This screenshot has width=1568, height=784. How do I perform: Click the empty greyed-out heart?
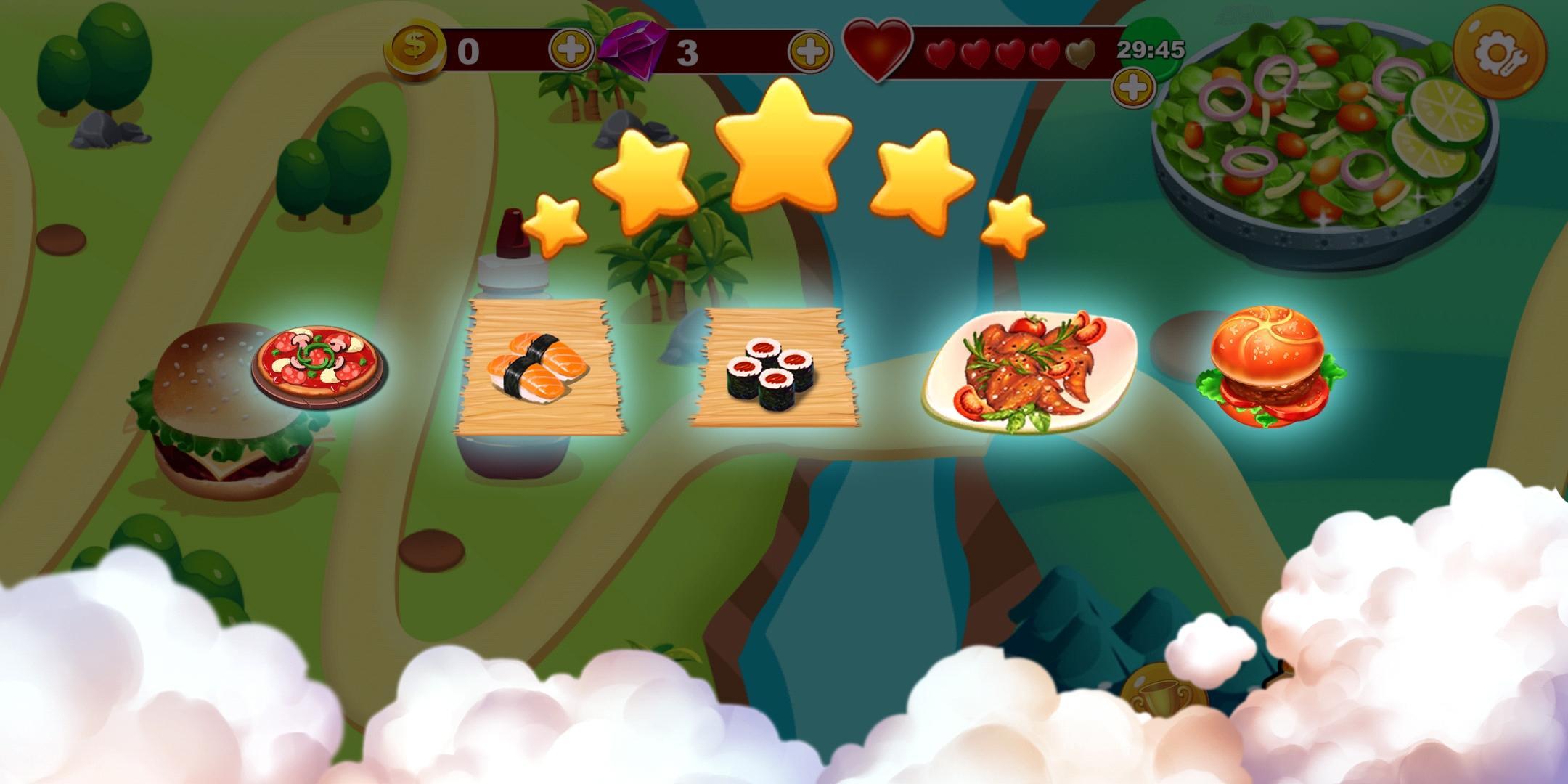click(x=1079, y=51)
